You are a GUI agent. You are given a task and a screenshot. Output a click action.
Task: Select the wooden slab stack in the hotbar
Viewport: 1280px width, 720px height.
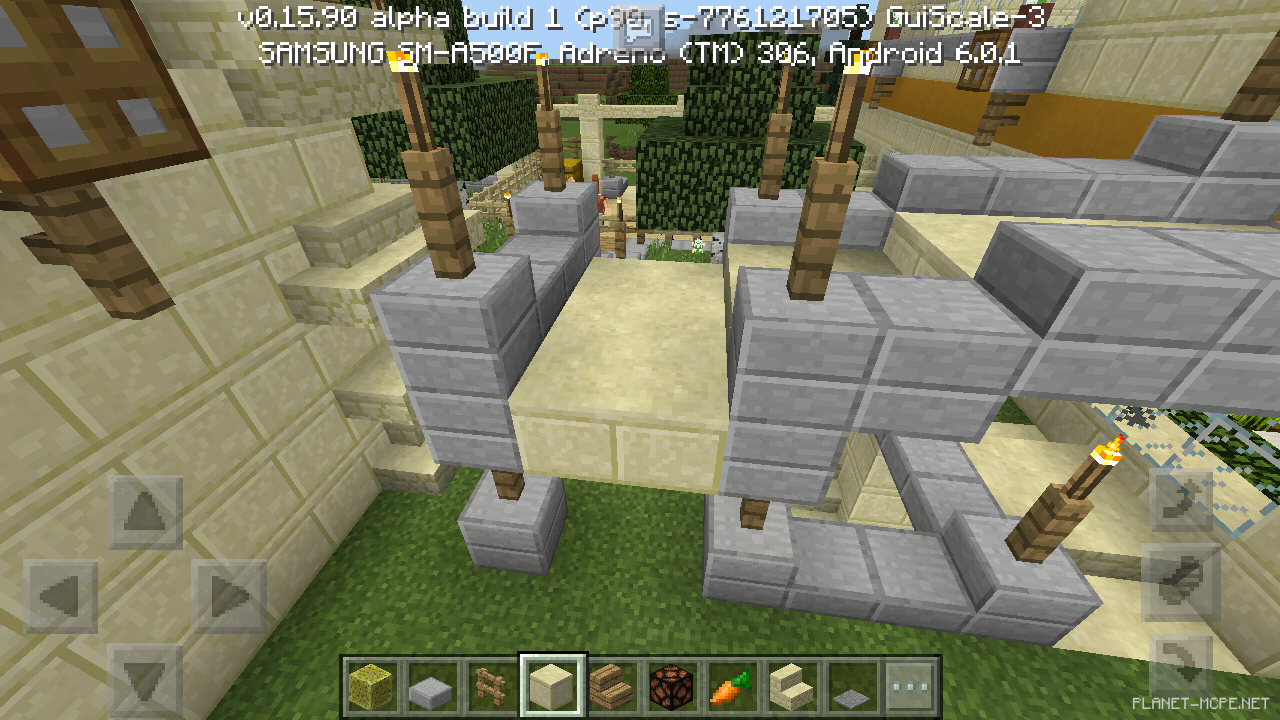pyautogui.click(x=610, y=685)
